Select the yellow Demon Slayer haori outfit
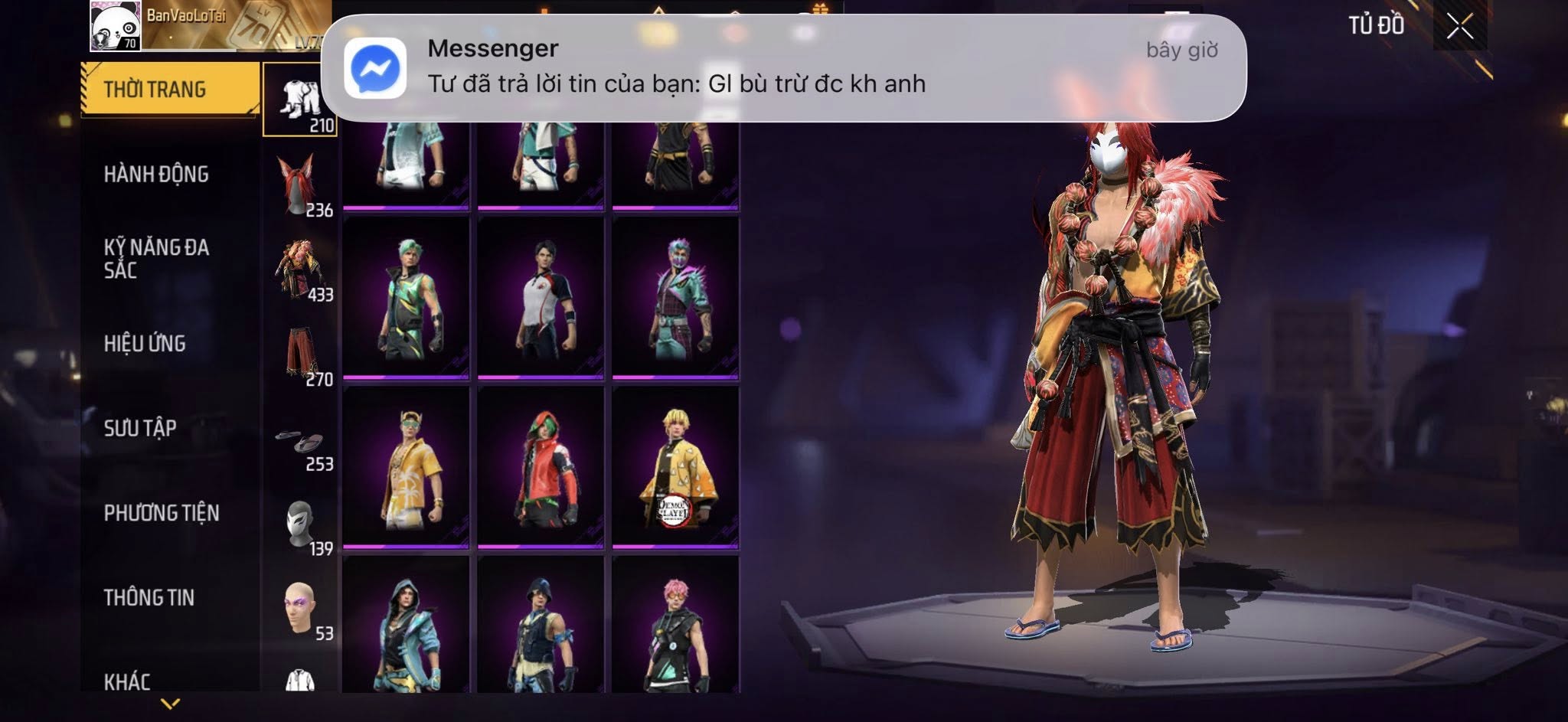Screen dimensions: 1568x722 tap(675, 467)
